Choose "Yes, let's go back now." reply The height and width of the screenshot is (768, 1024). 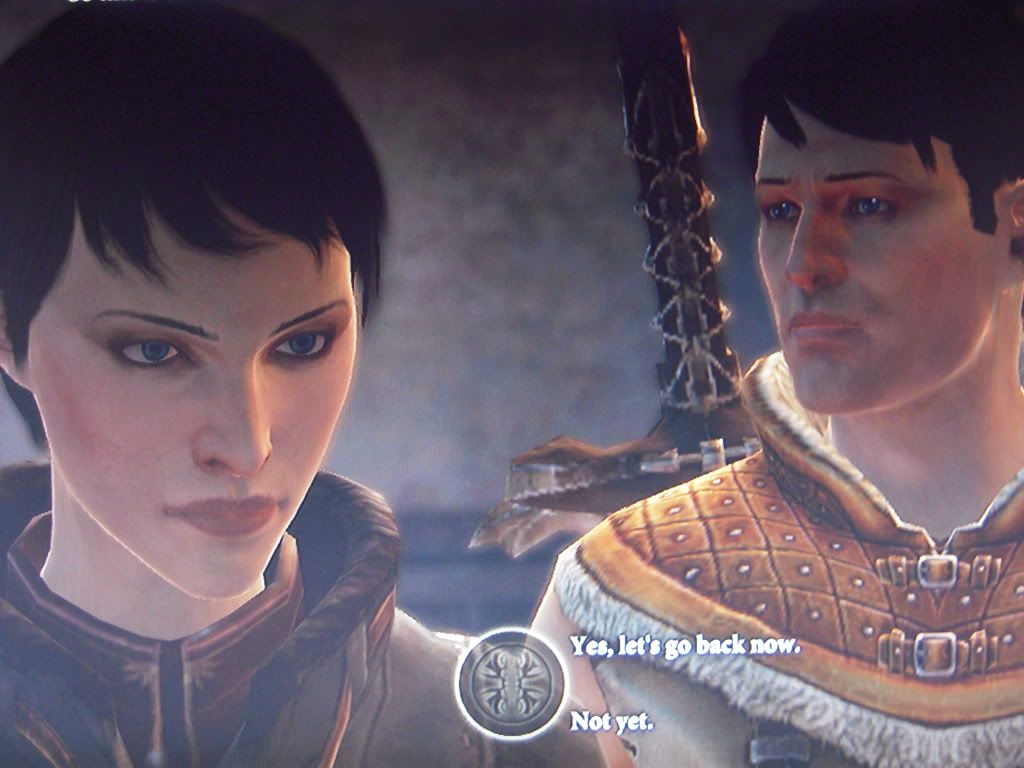pyautogui.click(x=685, y=645)
